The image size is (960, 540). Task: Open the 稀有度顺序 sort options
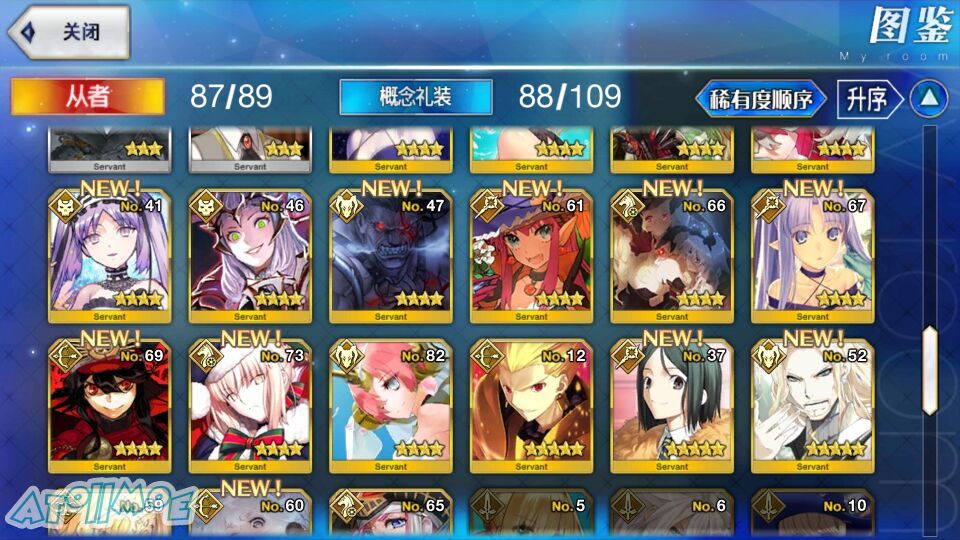(760, 99)
